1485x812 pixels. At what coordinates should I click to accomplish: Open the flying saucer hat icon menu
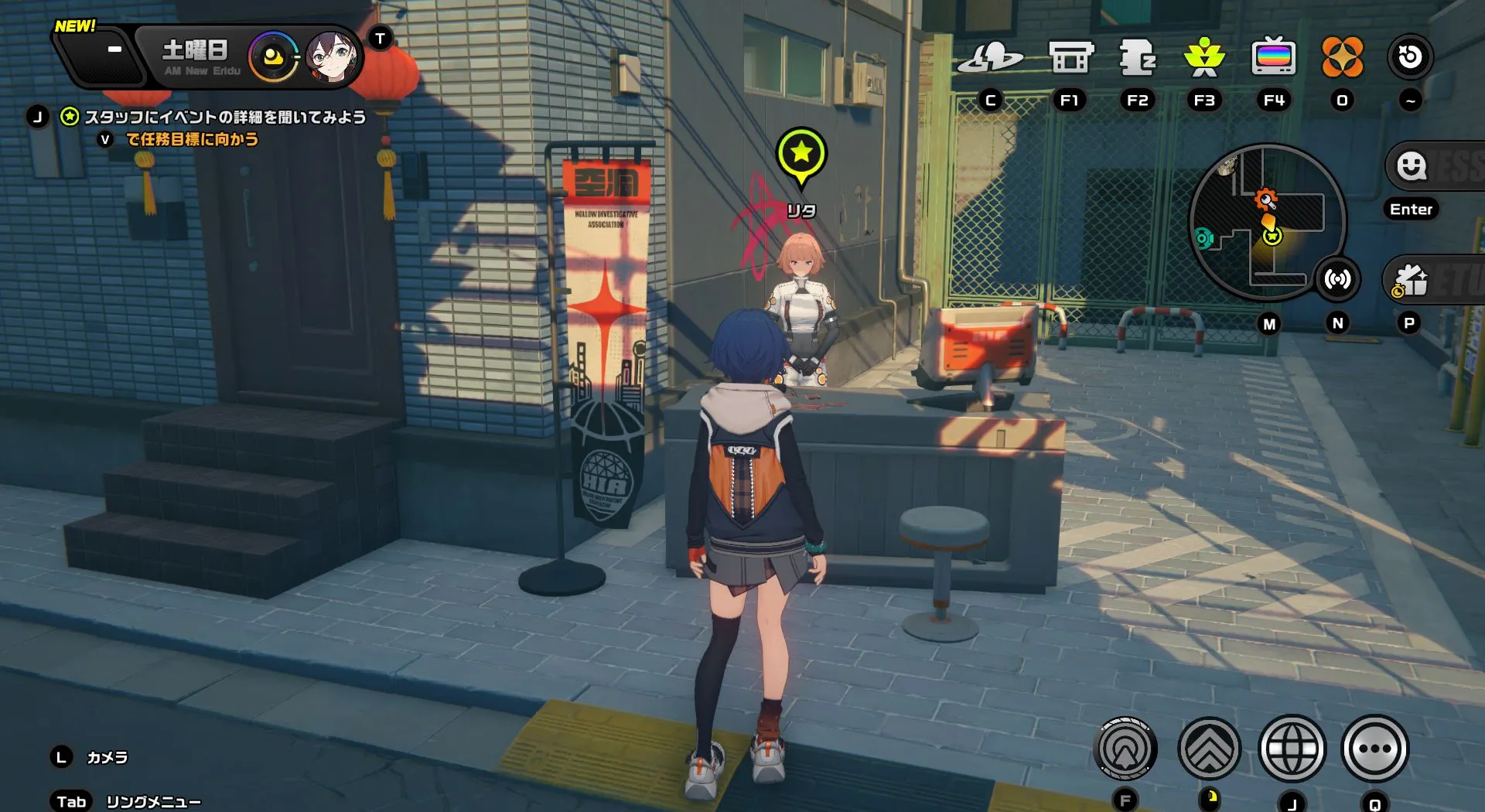click(990, 57)
